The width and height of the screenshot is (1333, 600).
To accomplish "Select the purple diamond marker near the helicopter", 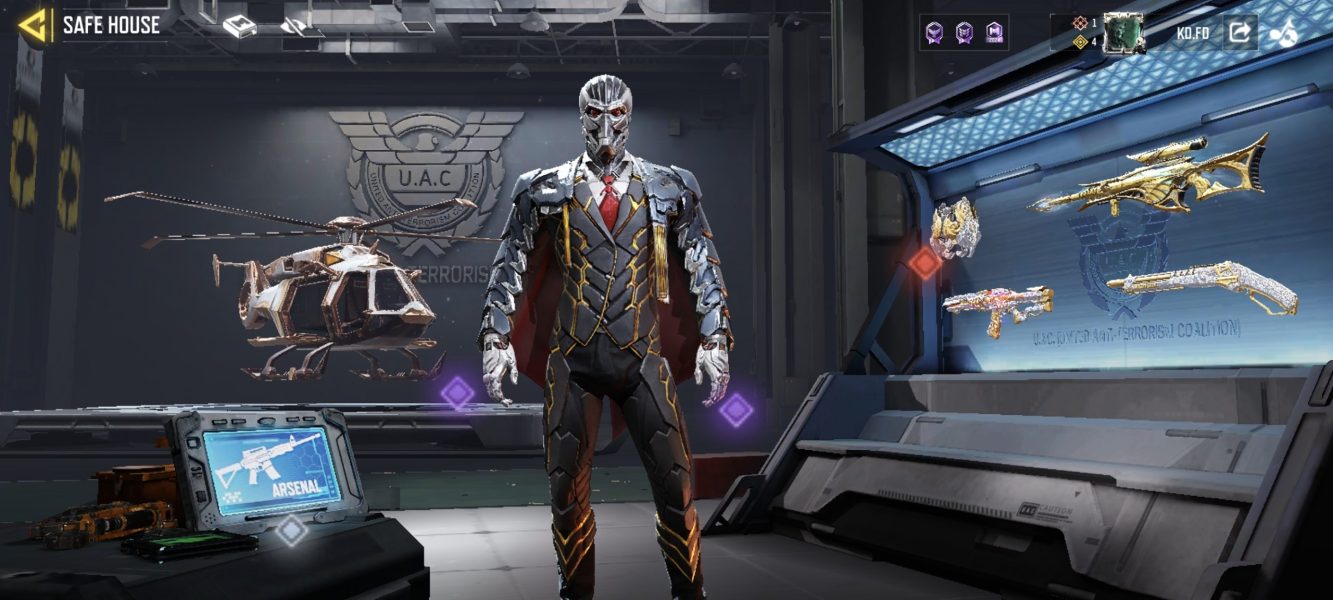I will coord(458,392).
